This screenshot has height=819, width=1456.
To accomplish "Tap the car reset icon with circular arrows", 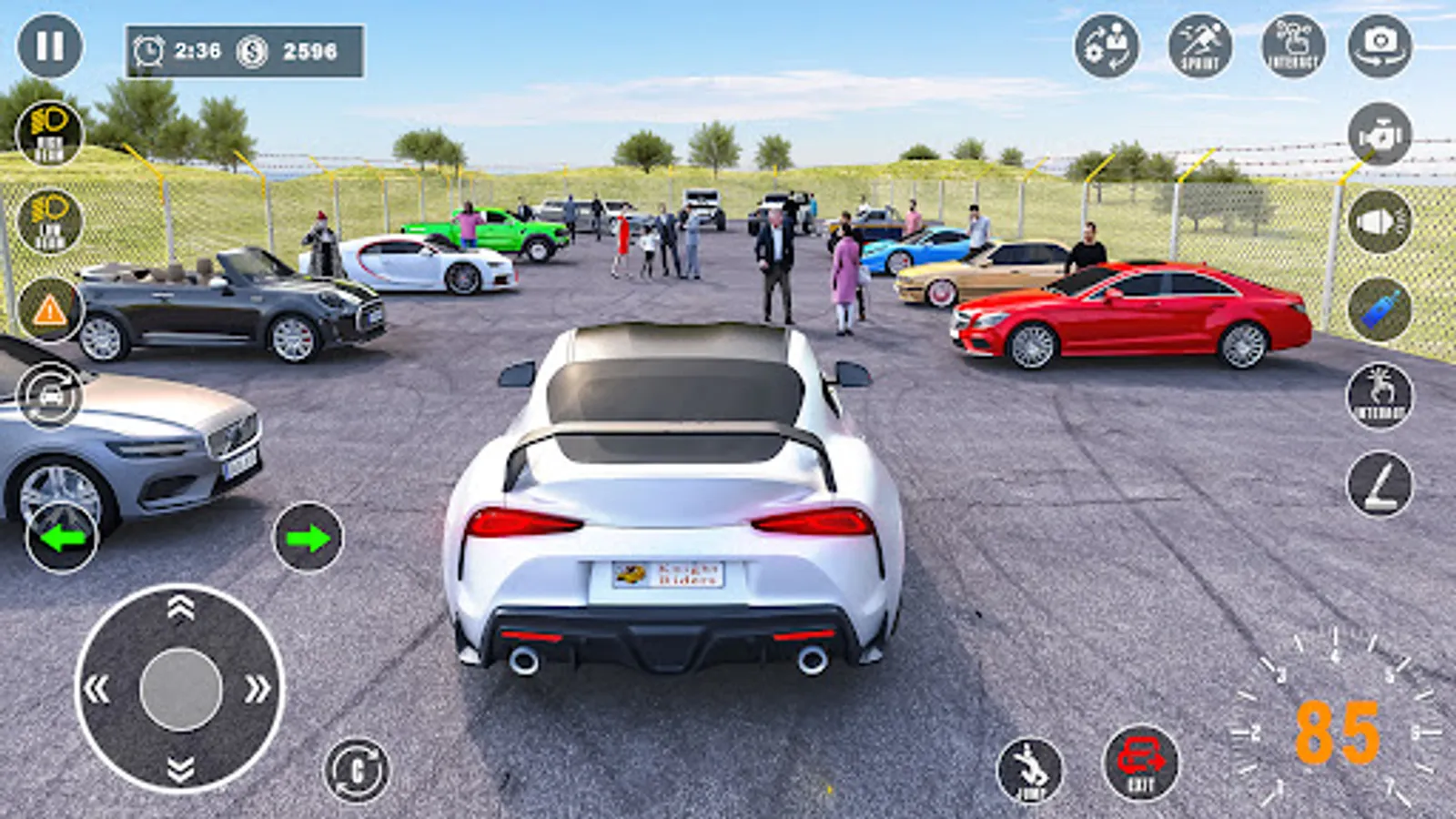I will 50,395.
